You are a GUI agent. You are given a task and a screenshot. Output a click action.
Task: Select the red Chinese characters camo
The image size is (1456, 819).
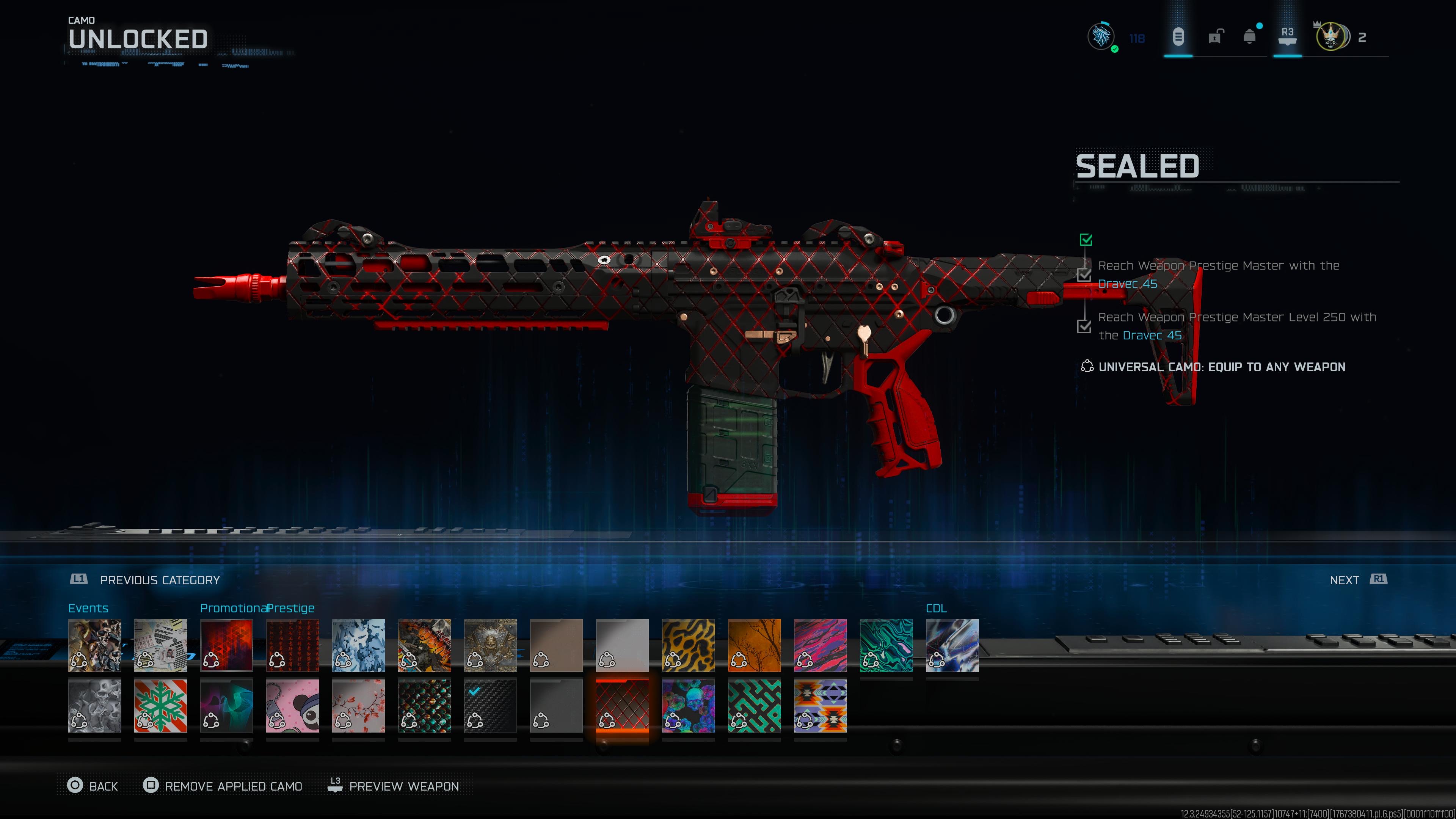pos(292,645)
